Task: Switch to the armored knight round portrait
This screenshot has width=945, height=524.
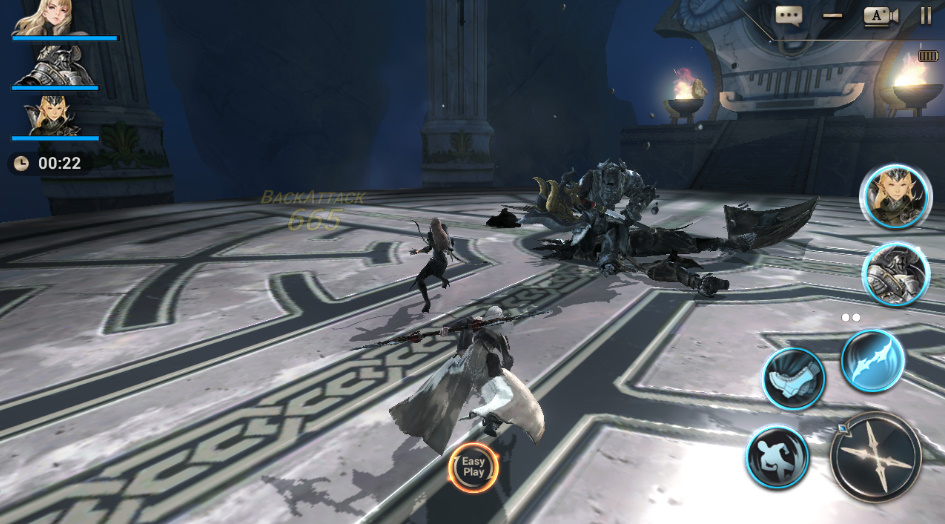Action: 895,274
